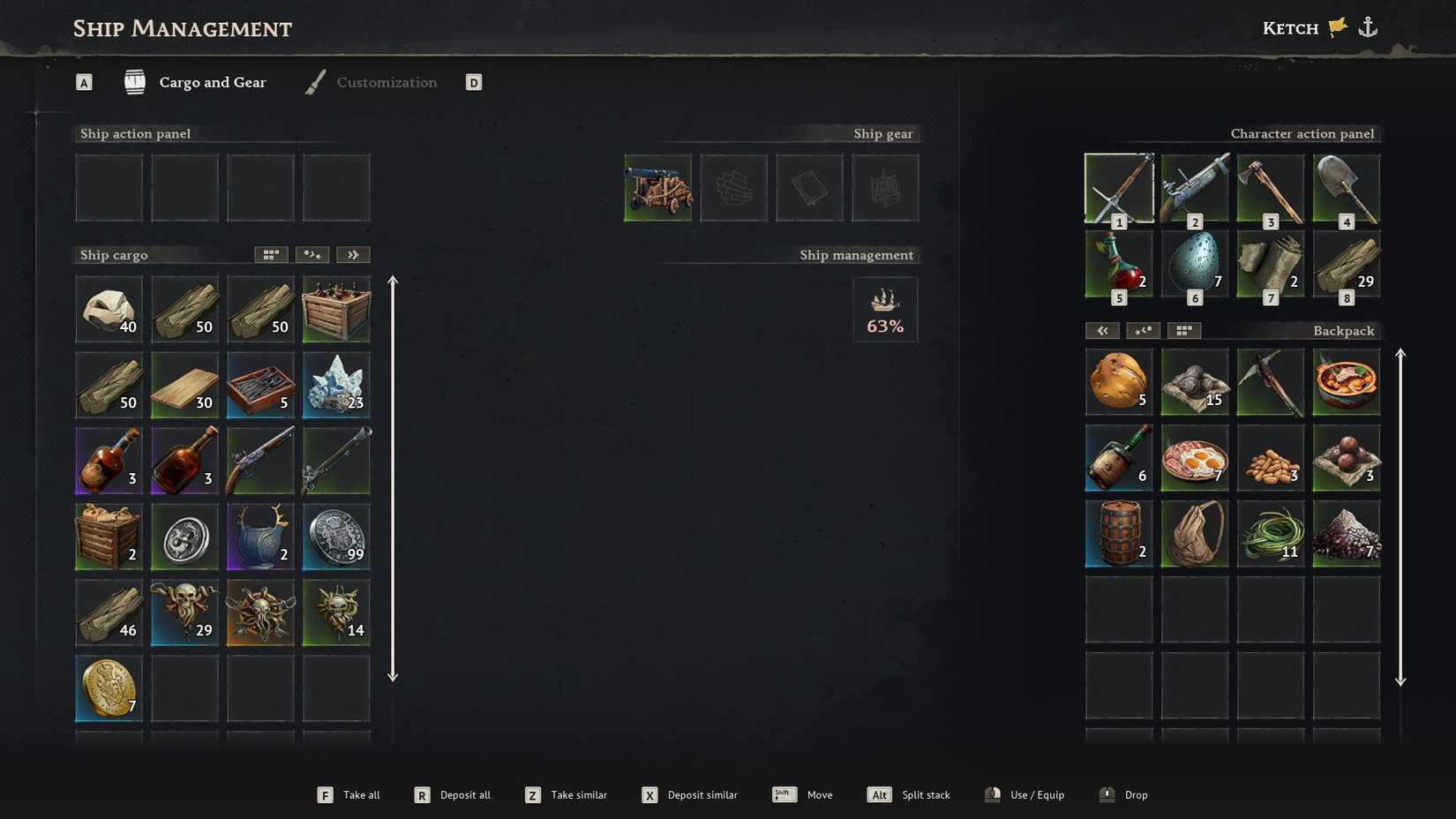Click the transfer-all chevron in Ship cargo header
Image resolution: width=1456 pixels, height=819 pixels.
[353, 254]
